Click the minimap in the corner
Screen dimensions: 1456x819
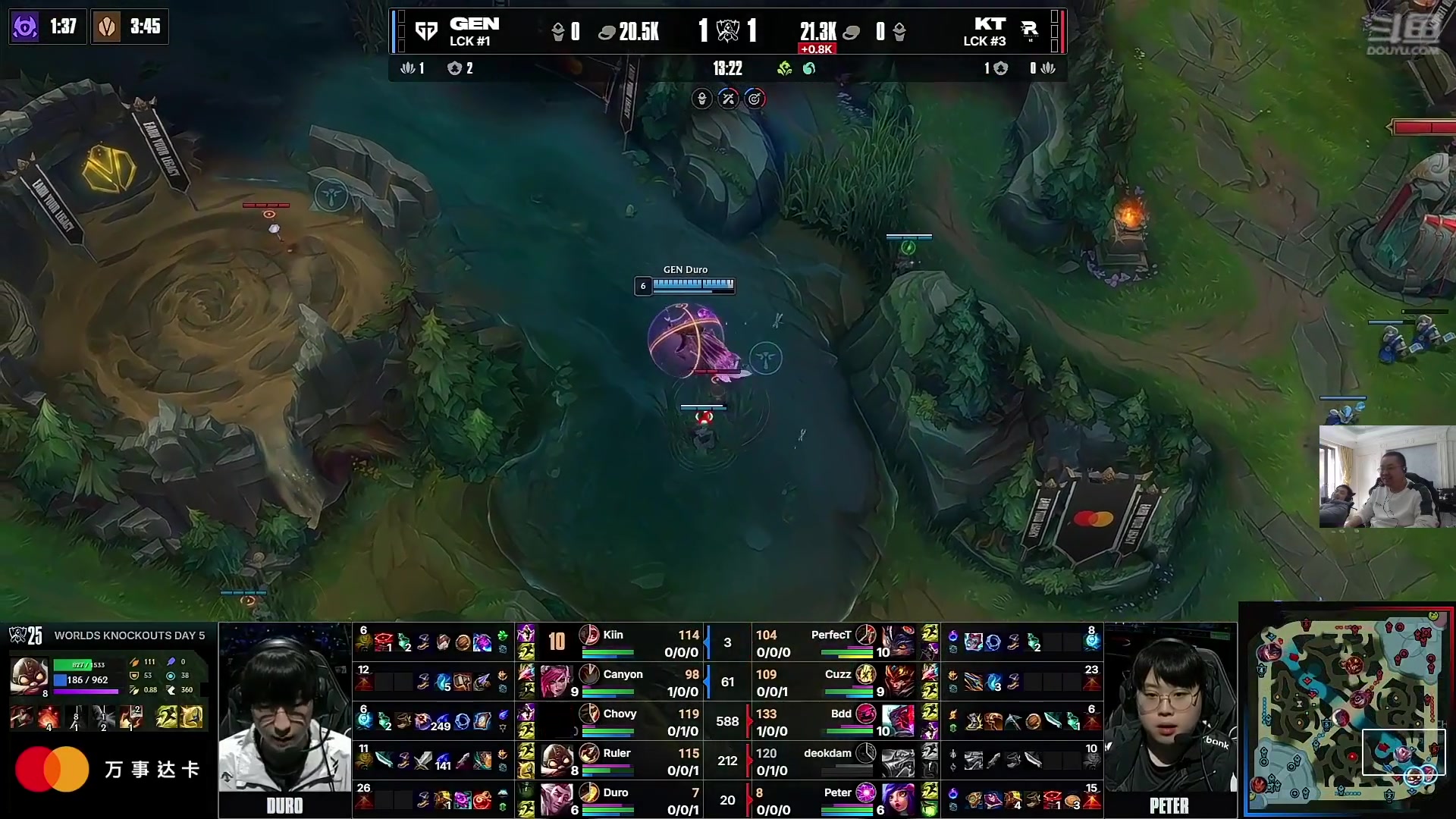pos(1348,711)
